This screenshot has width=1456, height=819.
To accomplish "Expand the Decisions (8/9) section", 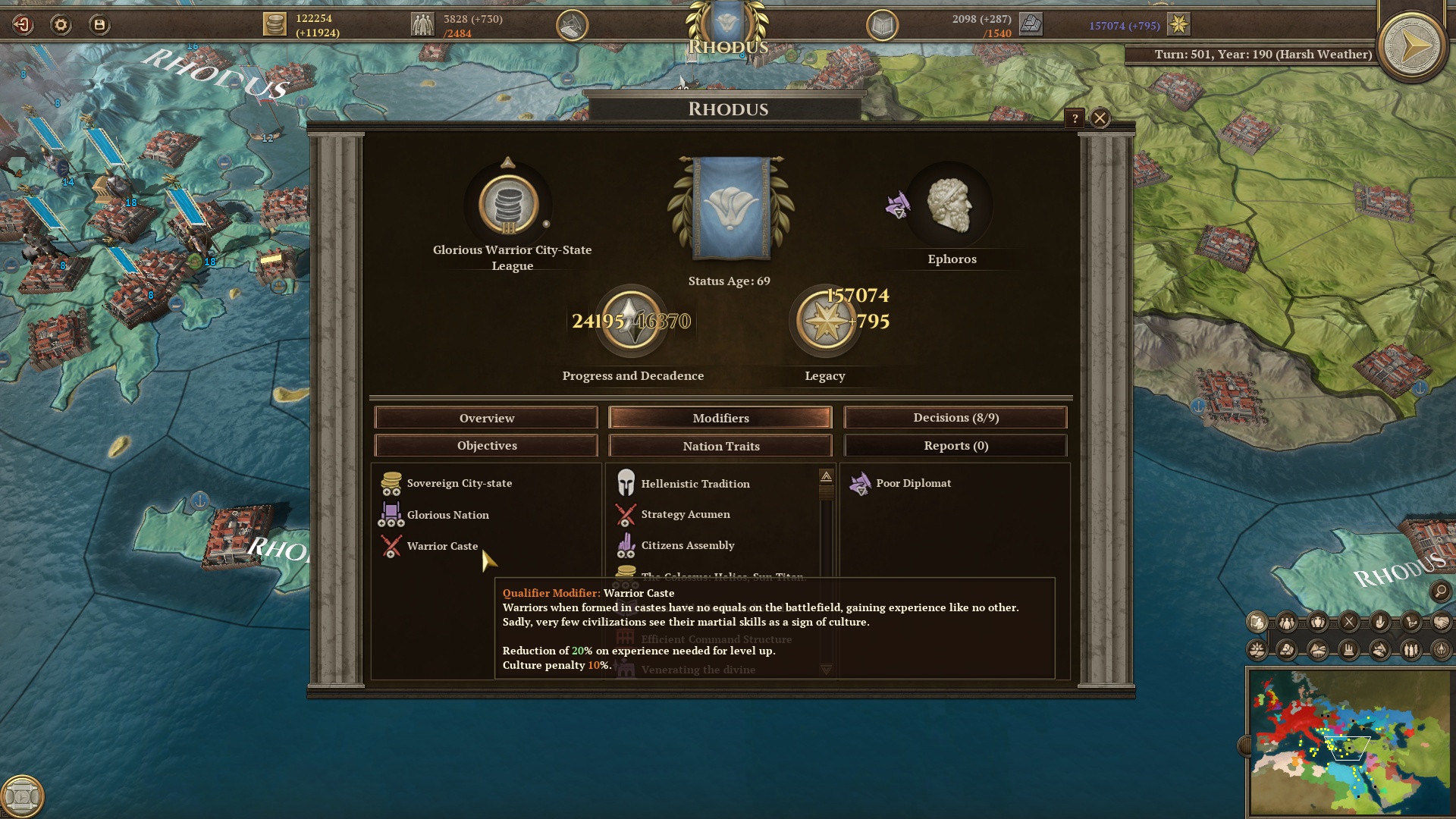I will coord(955,417).
